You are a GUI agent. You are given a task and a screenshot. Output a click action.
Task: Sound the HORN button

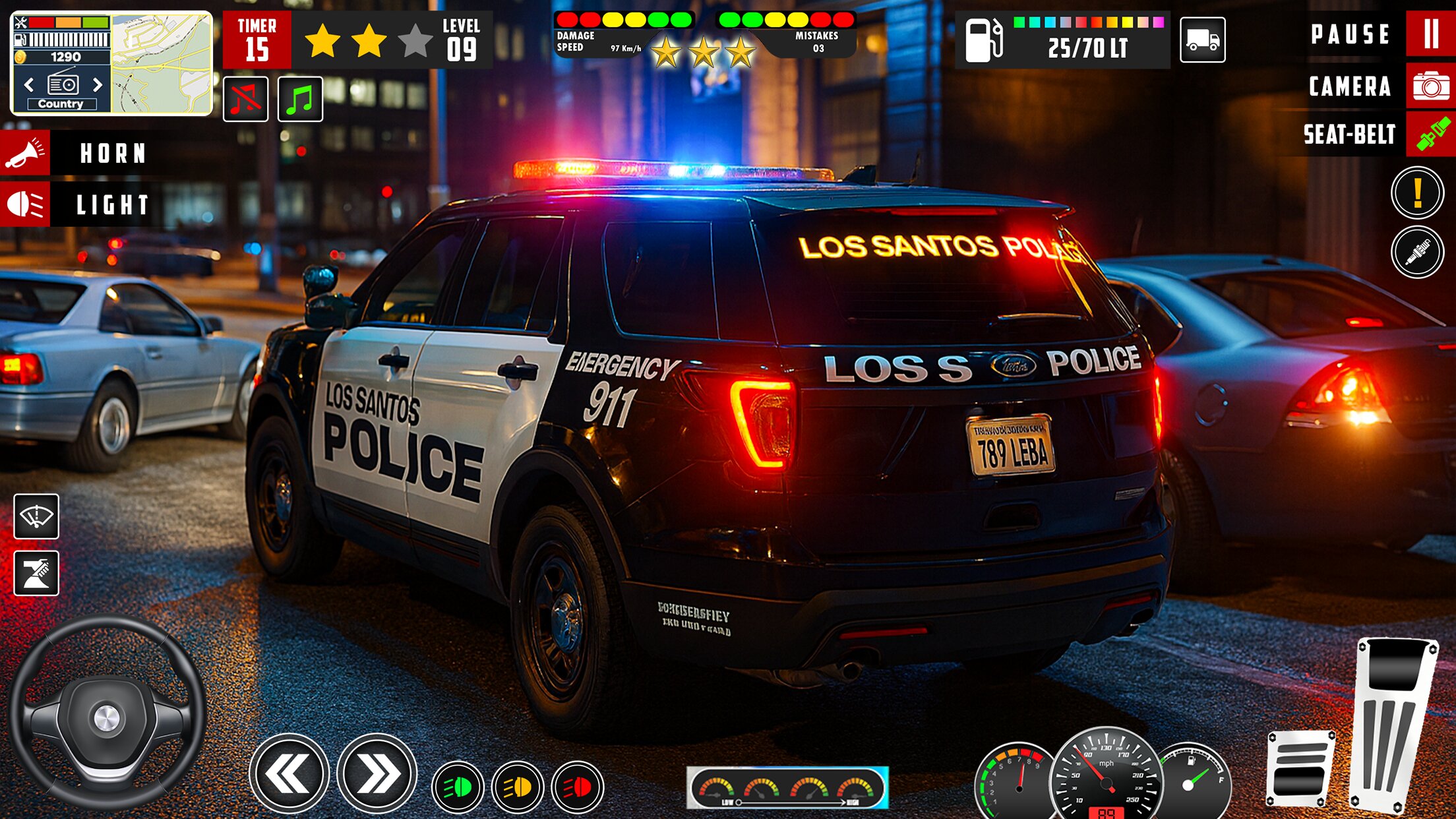[x=25, y=153]
